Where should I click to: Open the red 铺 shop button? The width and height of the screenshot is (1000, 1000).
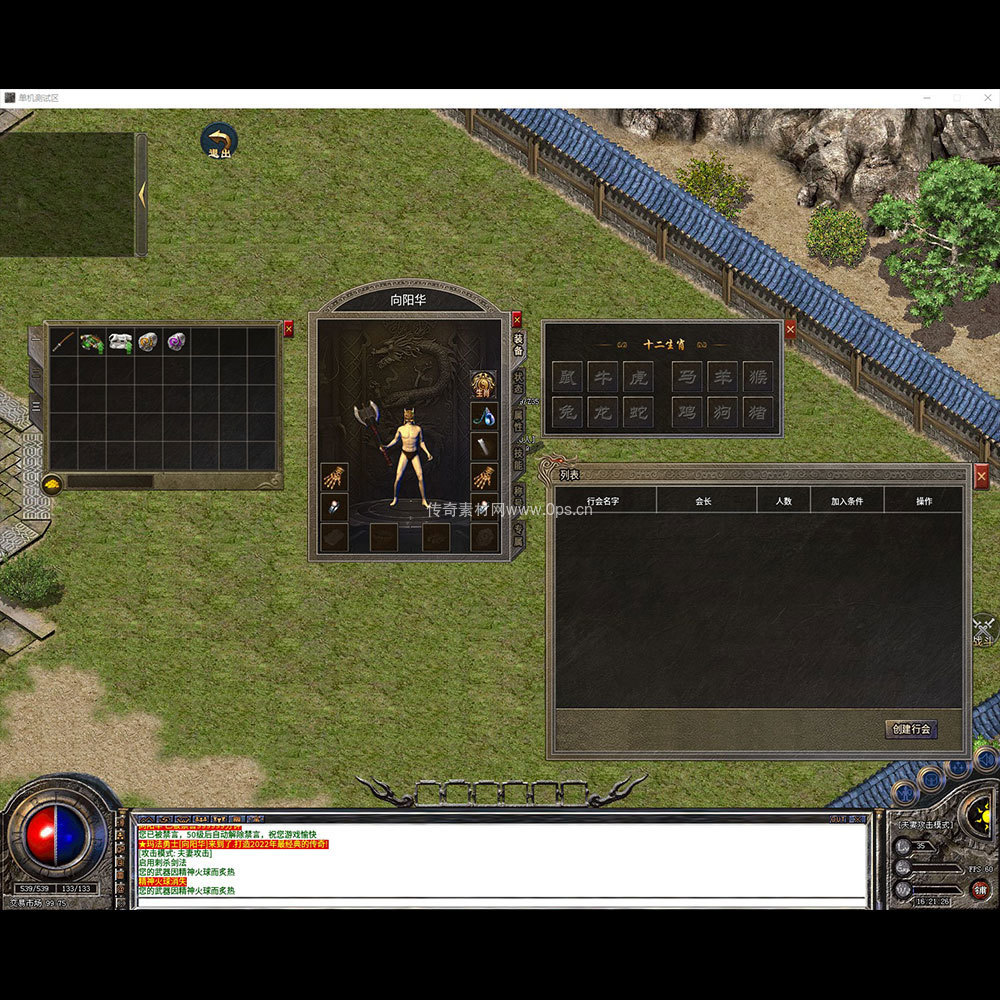pos(980,889)
